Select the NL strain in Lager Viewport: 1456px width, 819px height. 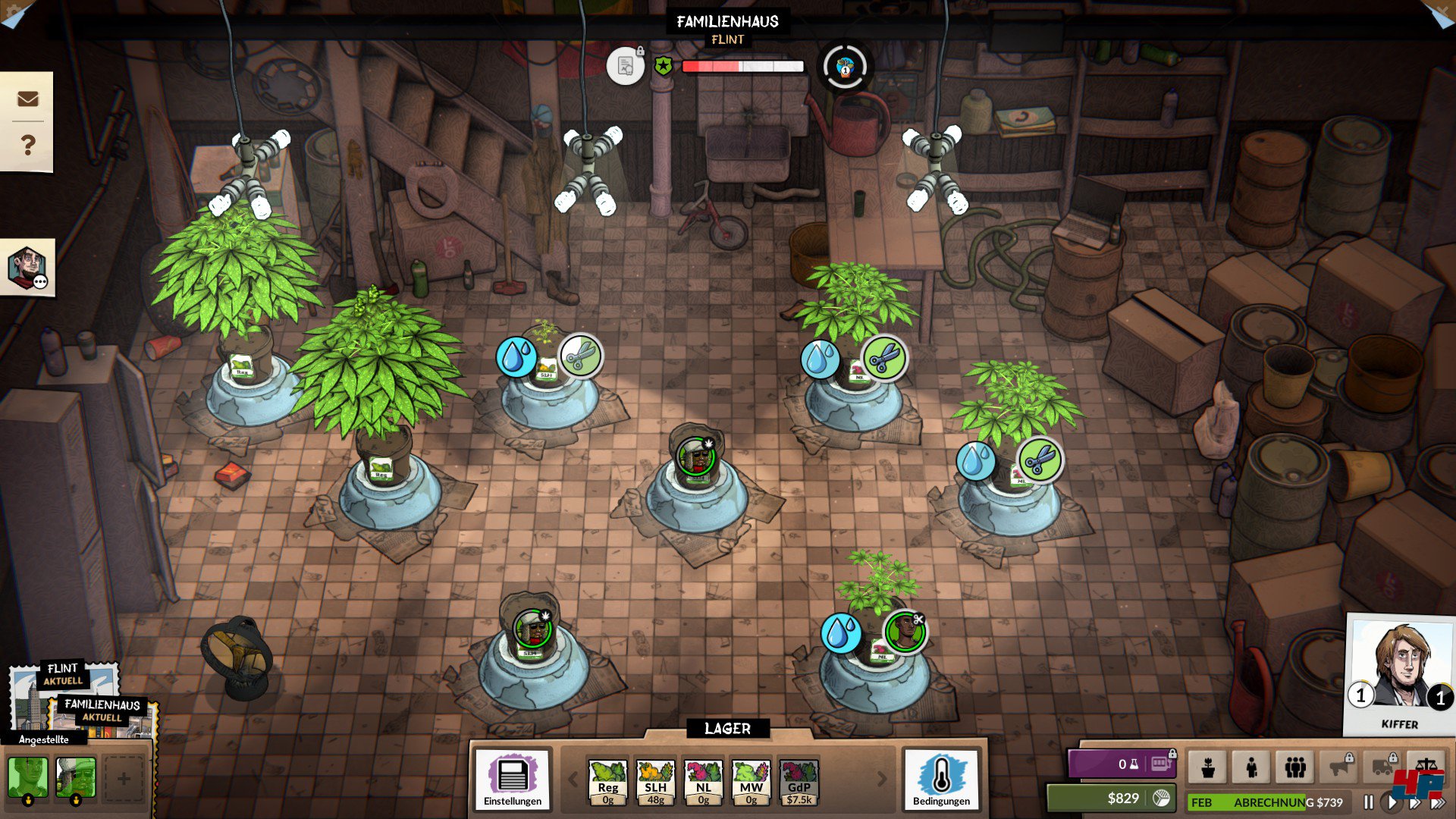(703, 782)
